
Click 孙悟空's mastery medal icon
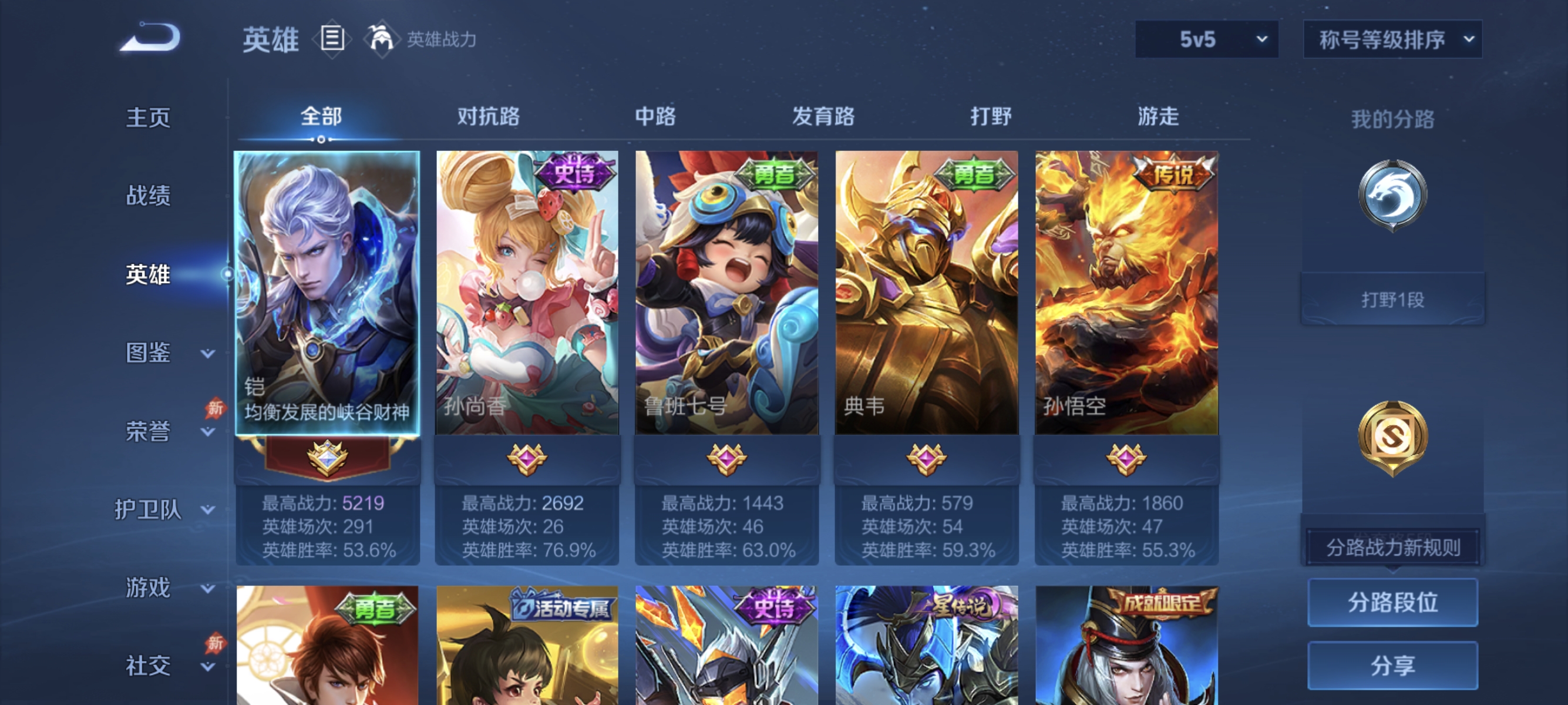(x=1126, y=461)
